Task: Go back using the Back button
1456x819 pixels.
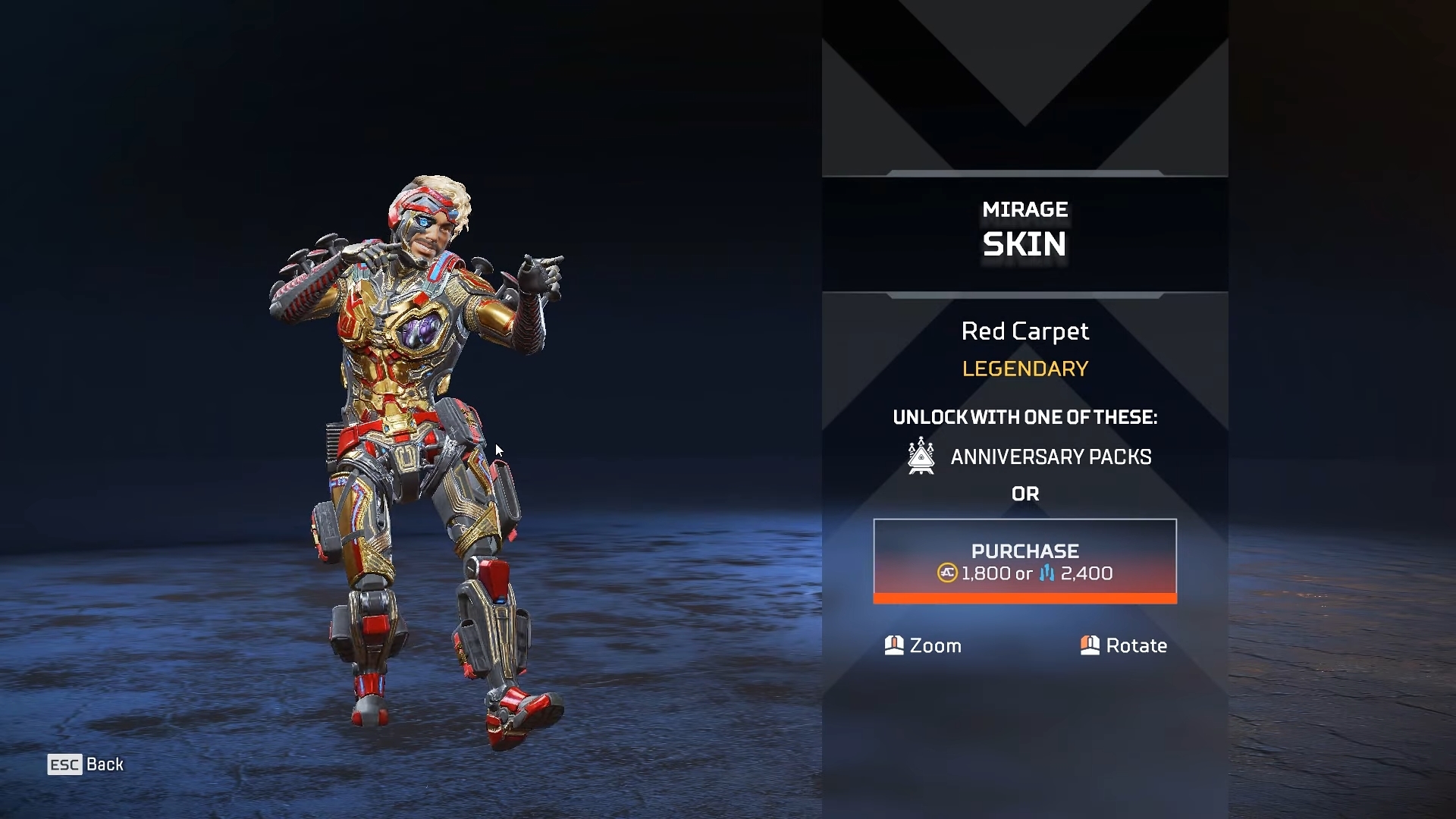Action: click(x=86, y=764)
